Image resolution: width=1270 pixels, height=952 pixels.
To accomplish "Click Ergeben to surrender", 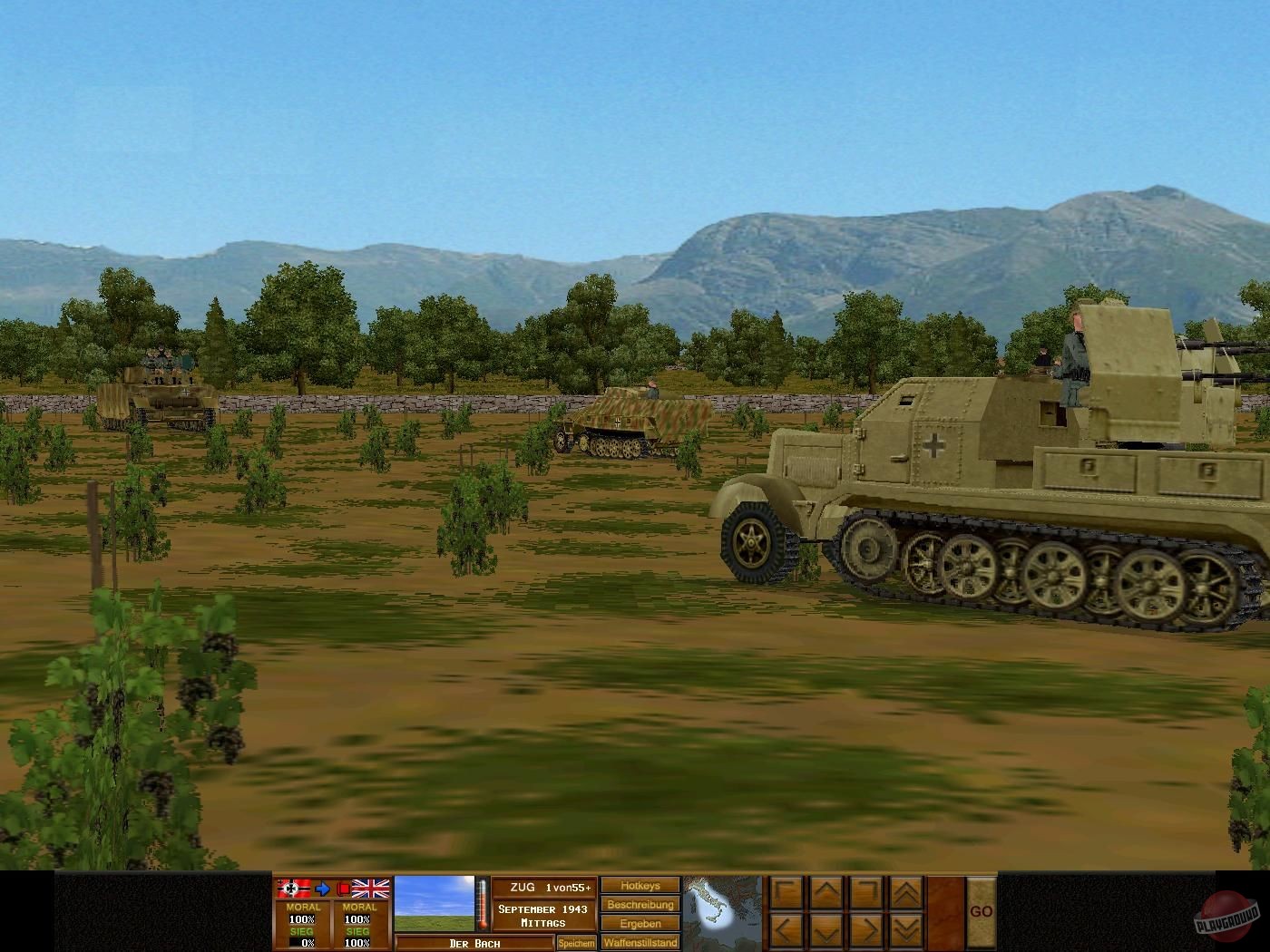I will [x=640, y=923].
